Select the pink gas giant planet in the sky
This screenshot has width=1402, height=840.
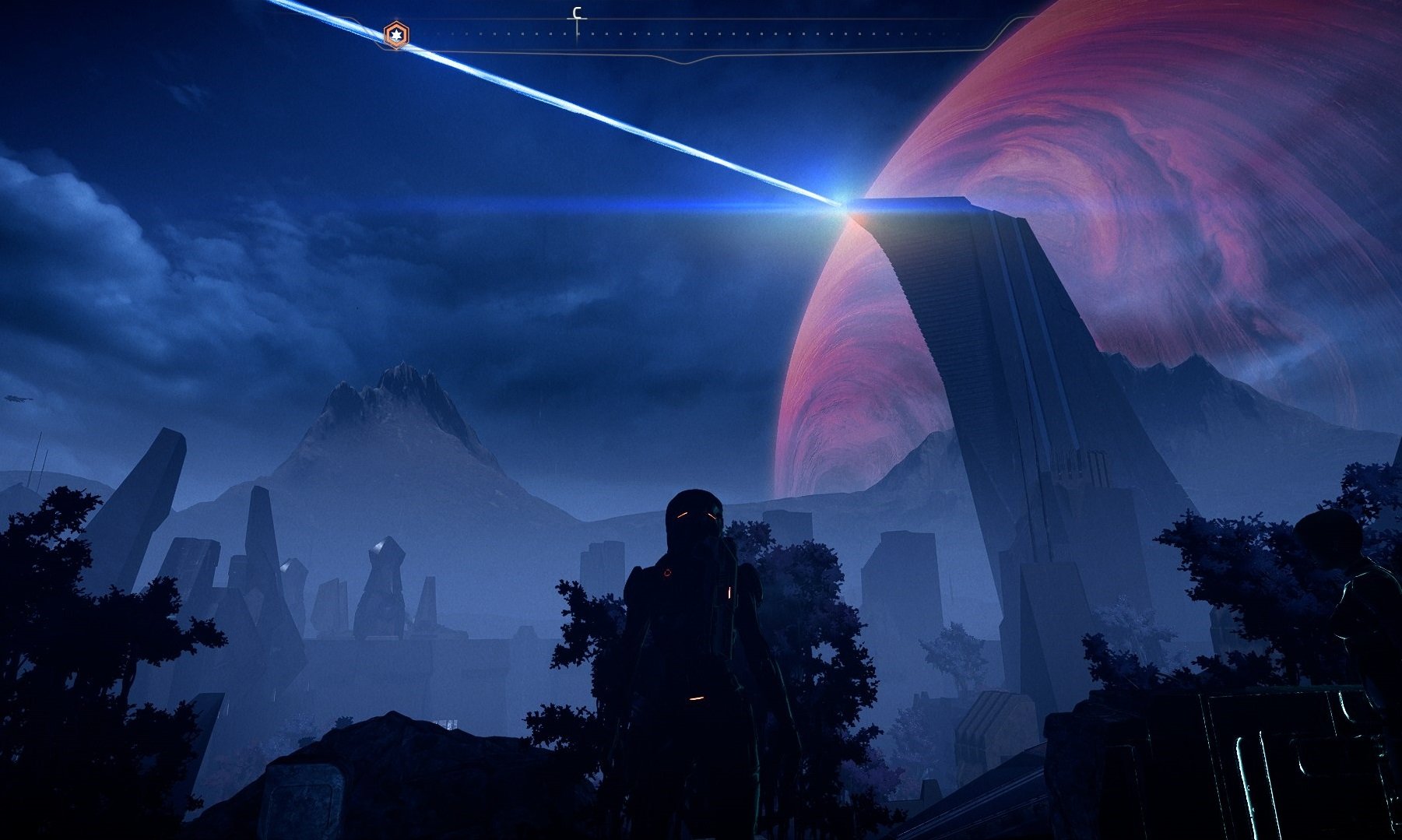pyautogui.click(x=1168, y=195)
